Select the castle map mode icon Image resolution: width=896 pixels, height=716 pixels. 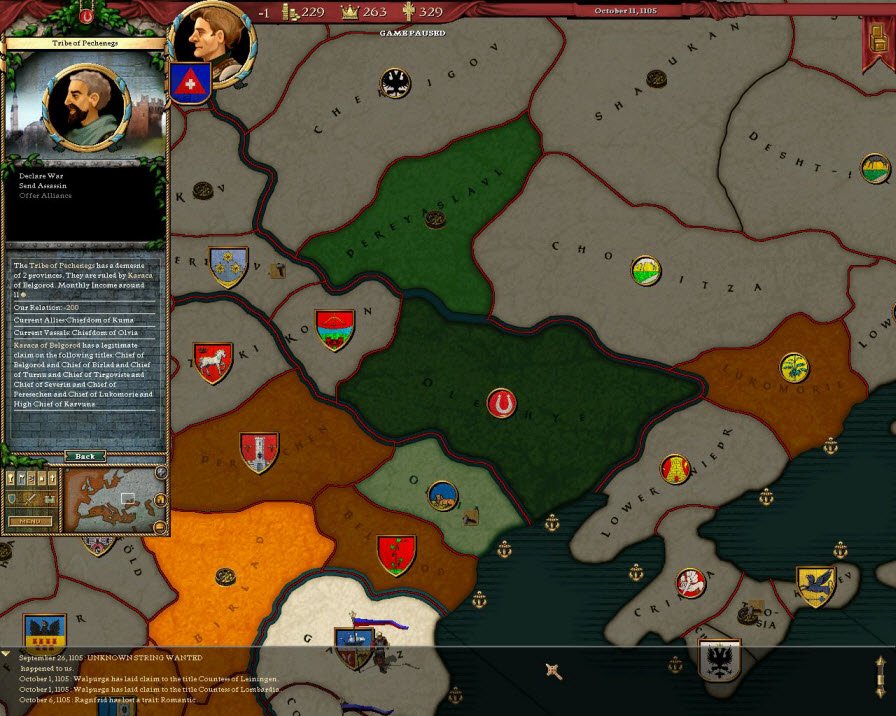click(x=47, y=499)
